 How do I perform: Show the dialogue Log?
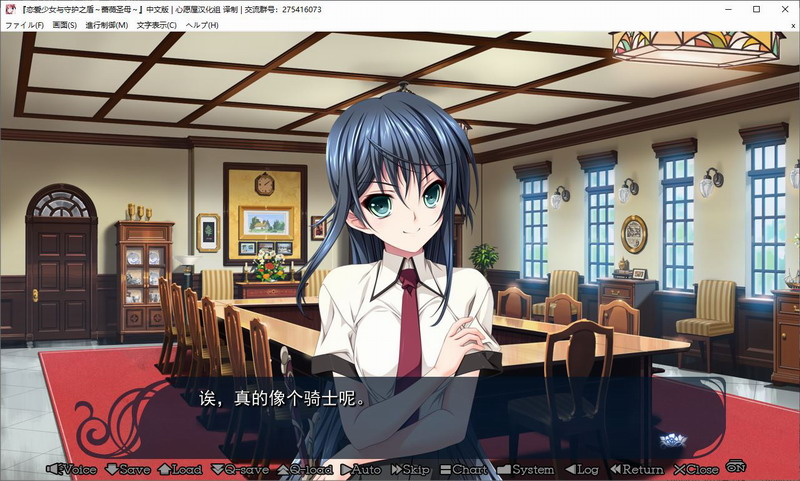point(582,469)
